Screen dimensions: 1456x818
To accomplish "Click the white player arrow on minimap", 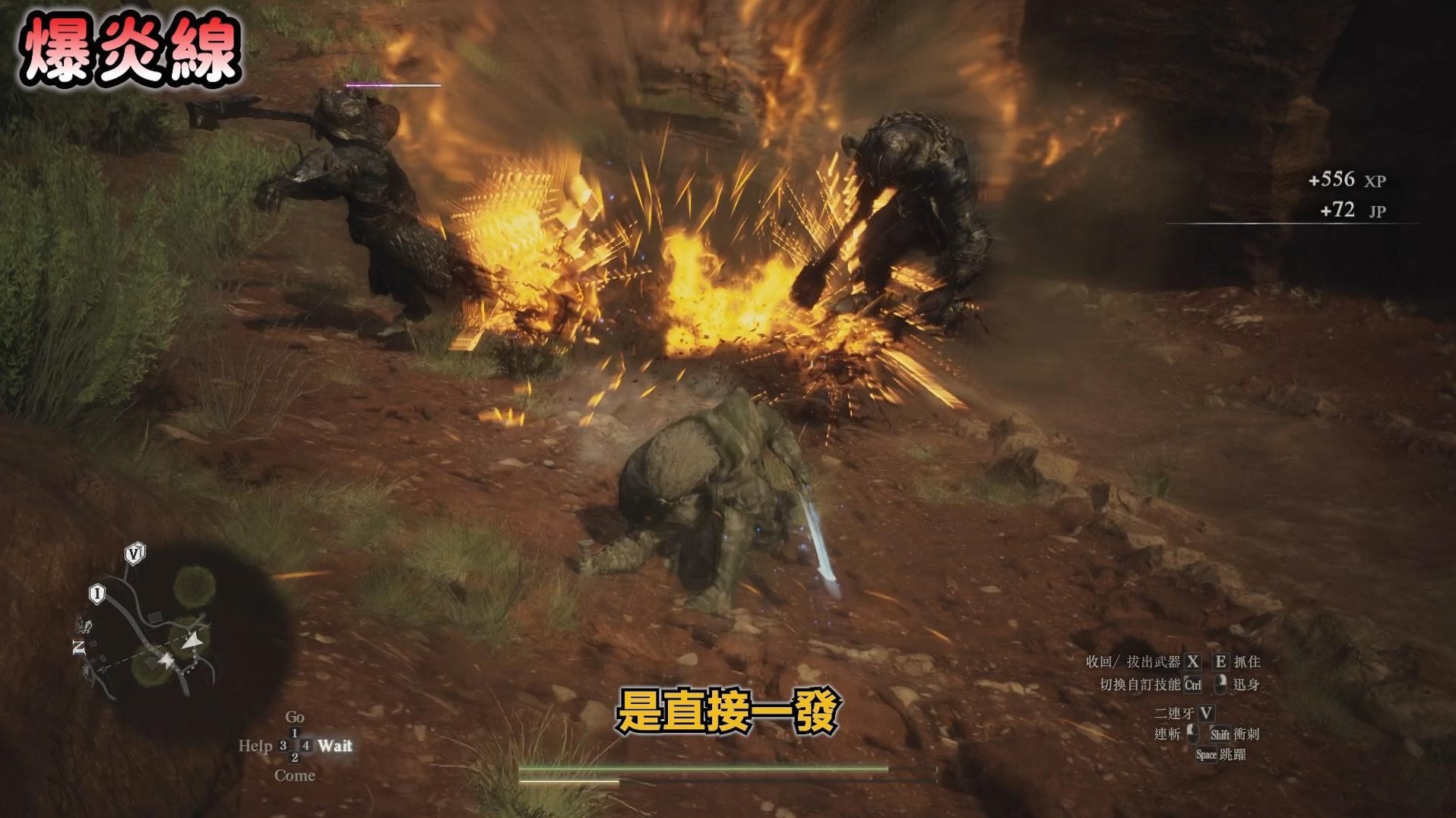I will [x=194, y=641].
